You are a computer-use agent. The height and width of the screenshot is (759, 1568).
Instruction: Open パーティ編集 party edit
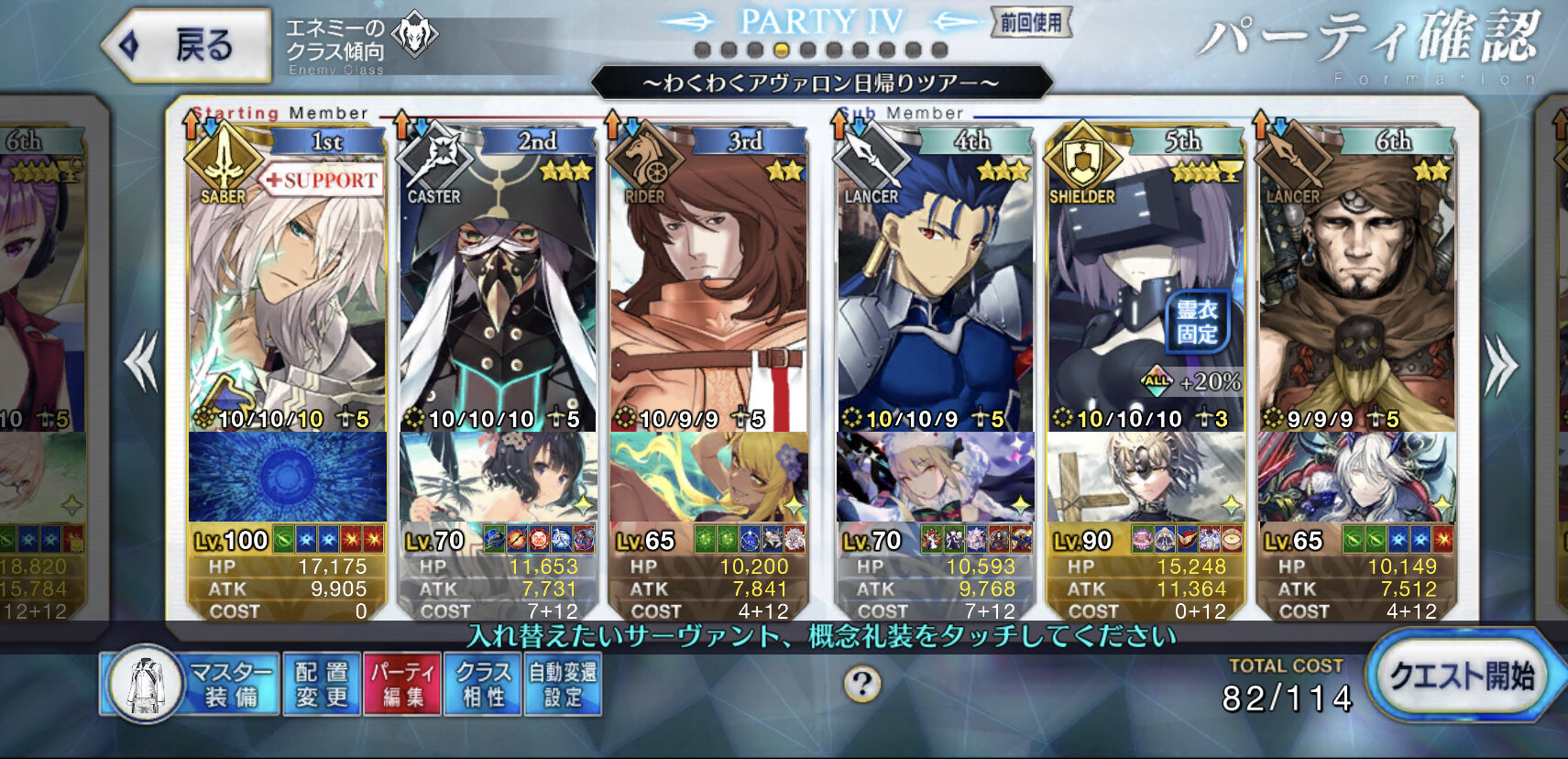click(x=402, y=685)
